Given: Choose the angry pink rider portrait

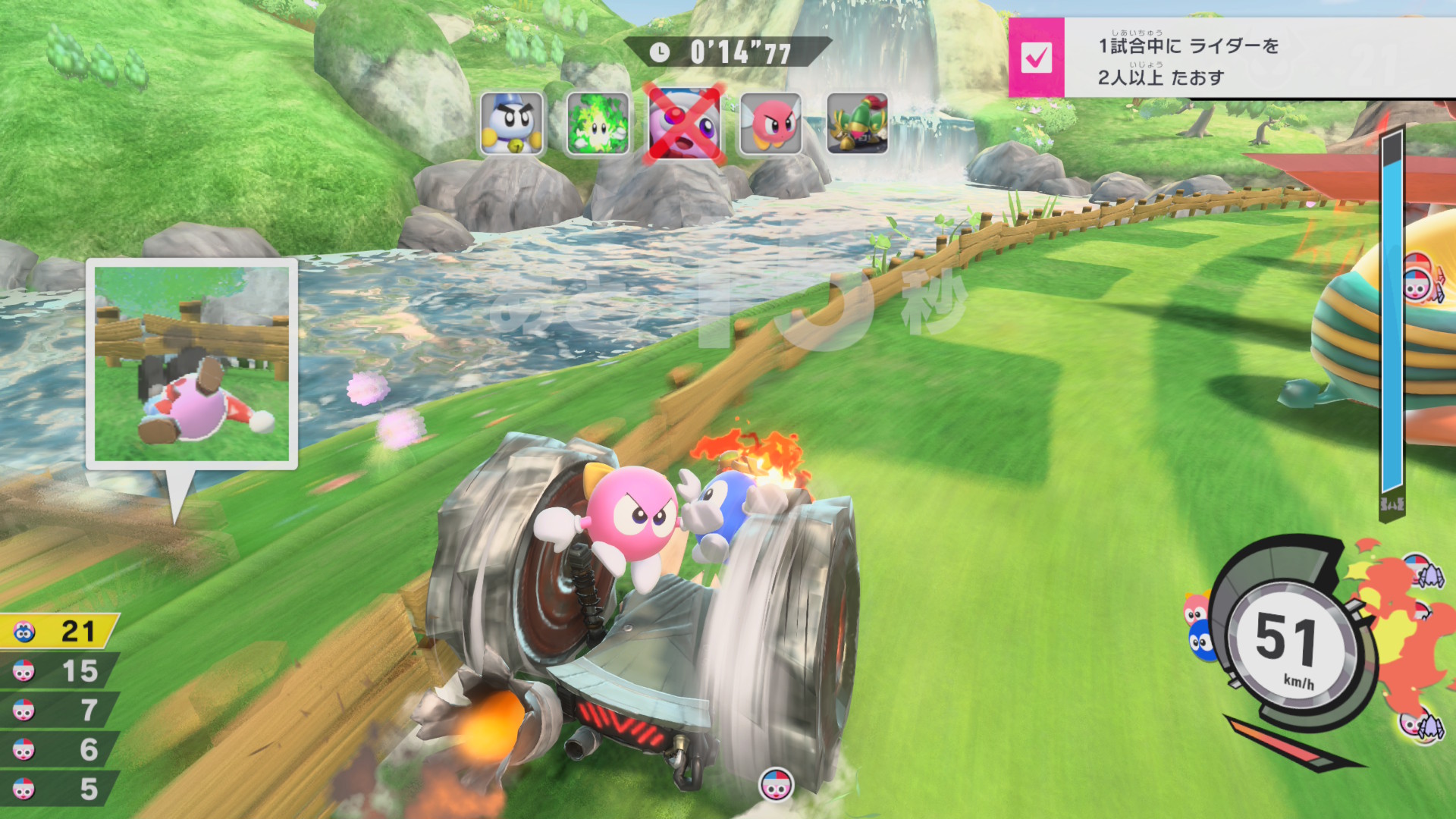Looking at the screenshot, I should pyautogui.click(x=771, y=124).
